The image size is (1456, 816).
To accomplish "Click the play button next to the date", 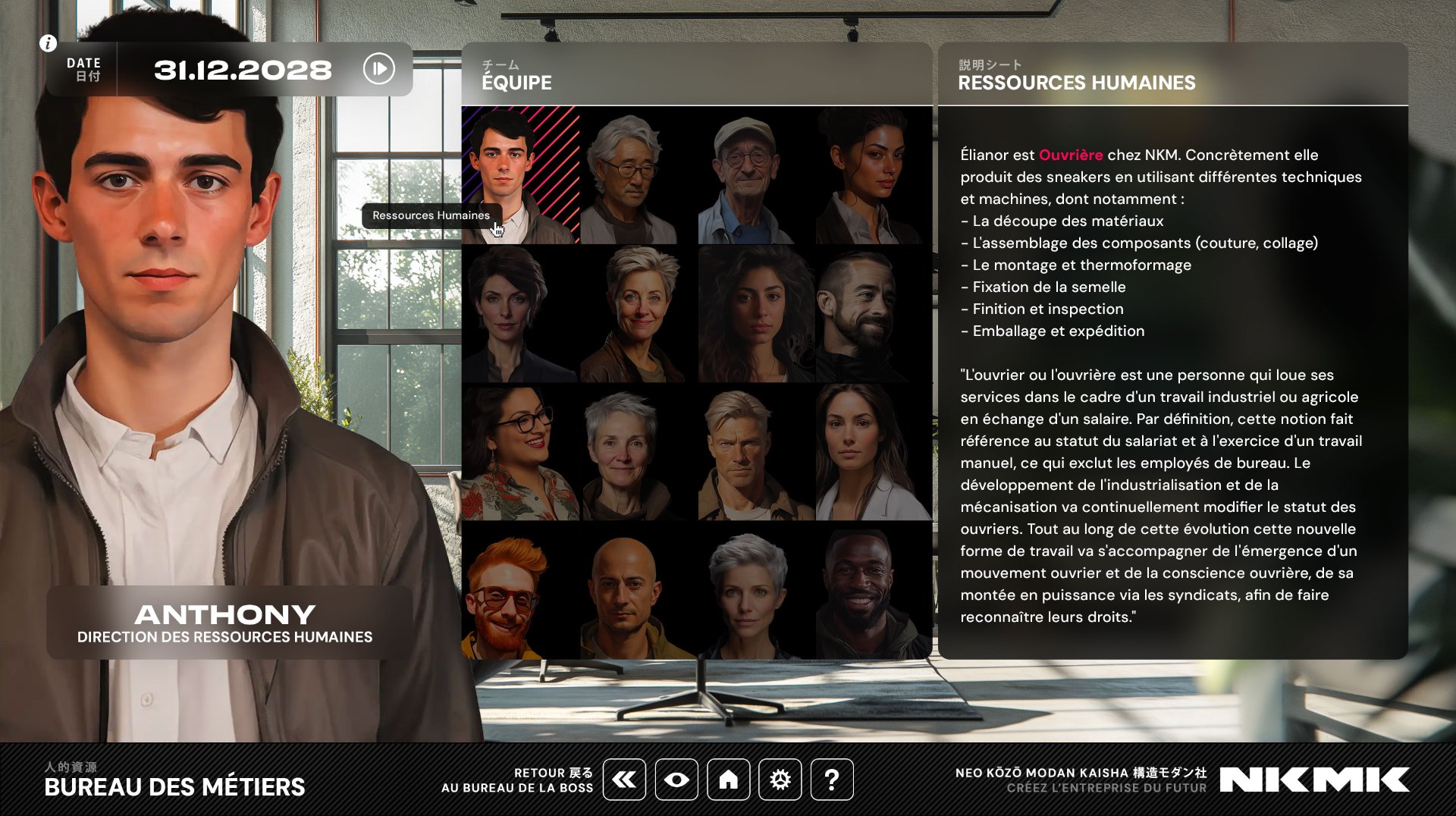I will [379, 69].
